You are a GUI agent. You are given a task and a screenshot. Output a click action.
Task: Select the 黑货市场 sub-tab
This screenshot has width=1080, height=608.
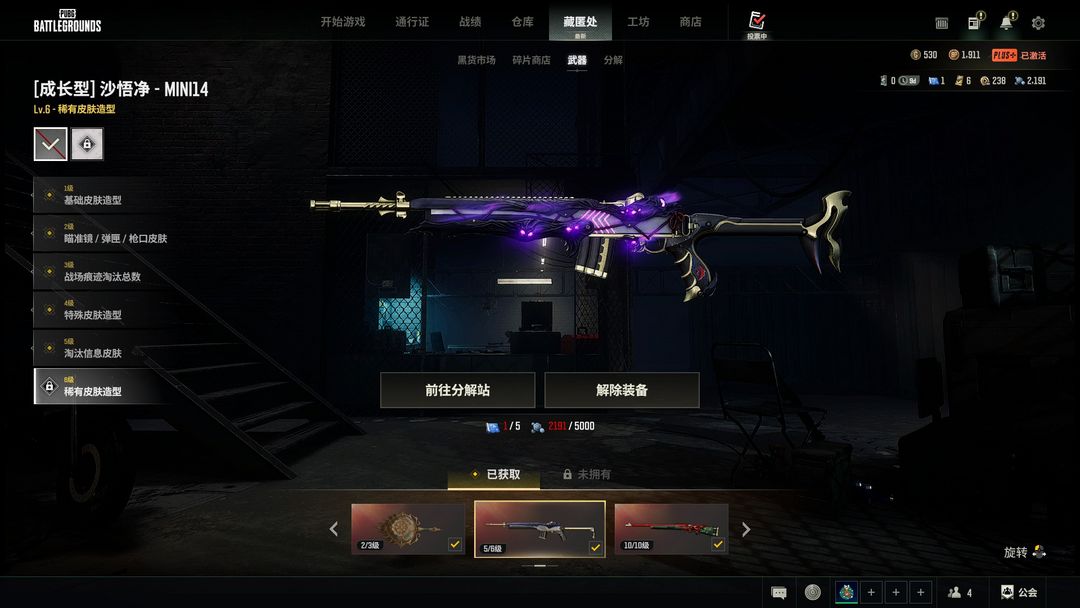click(x=476, y=60)
